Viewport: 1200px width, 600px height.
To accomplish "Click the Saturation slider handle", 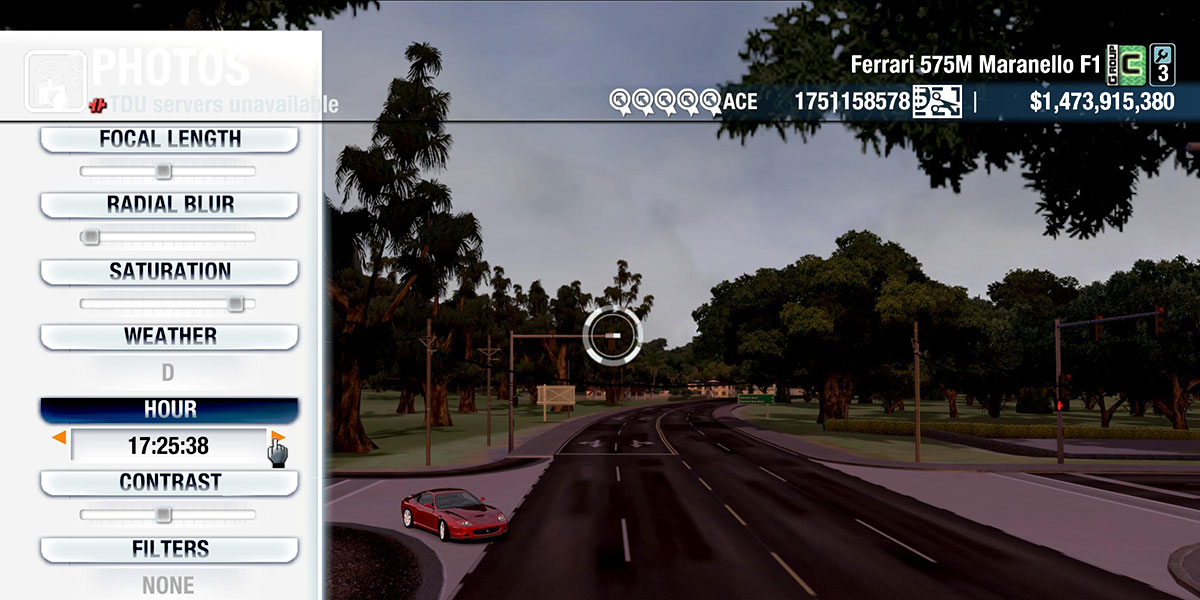I will pyautogui.click(x=235, y=303).
